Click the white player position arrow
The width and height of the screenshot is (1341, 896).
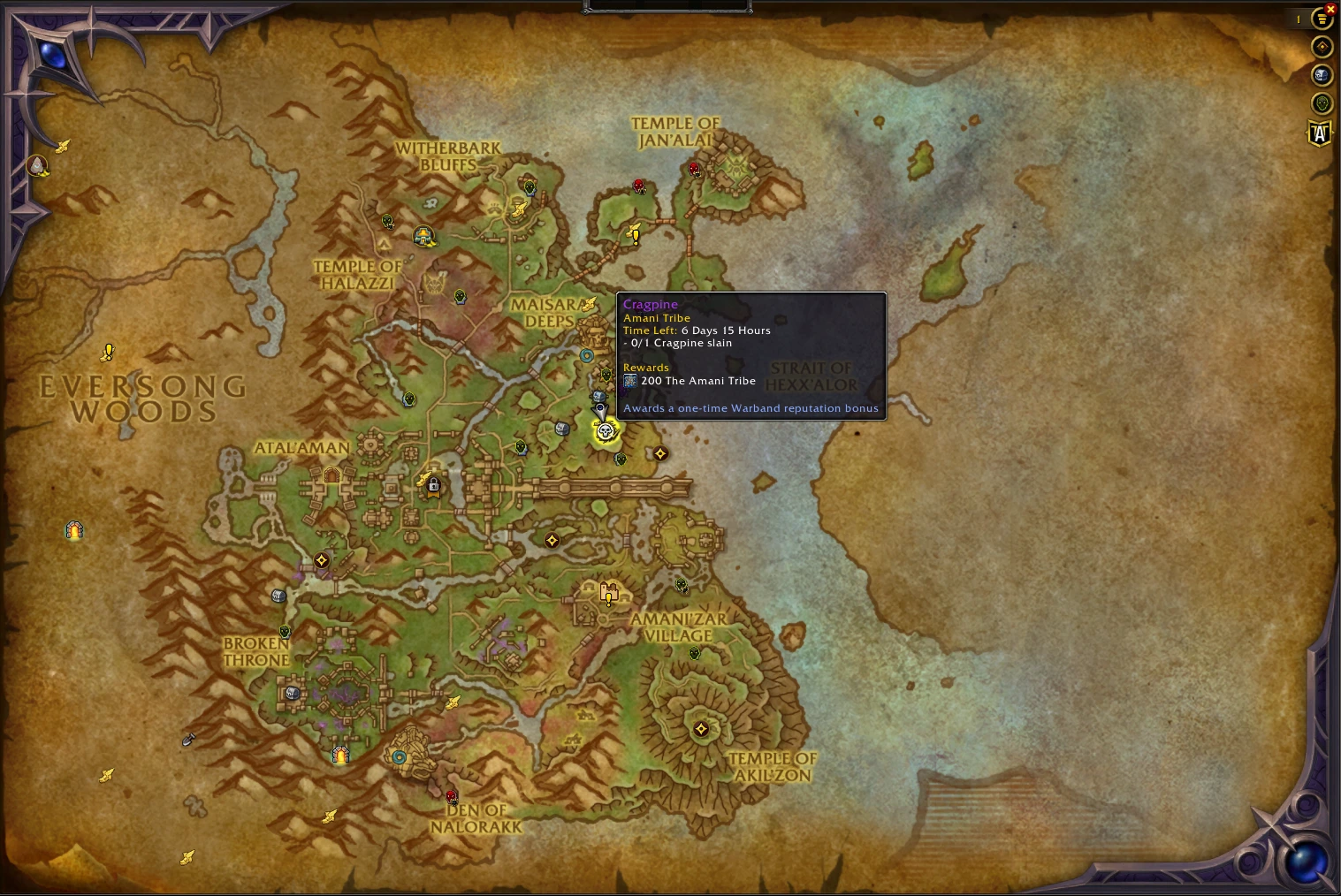pyautogui.click(x=599, y=411)
